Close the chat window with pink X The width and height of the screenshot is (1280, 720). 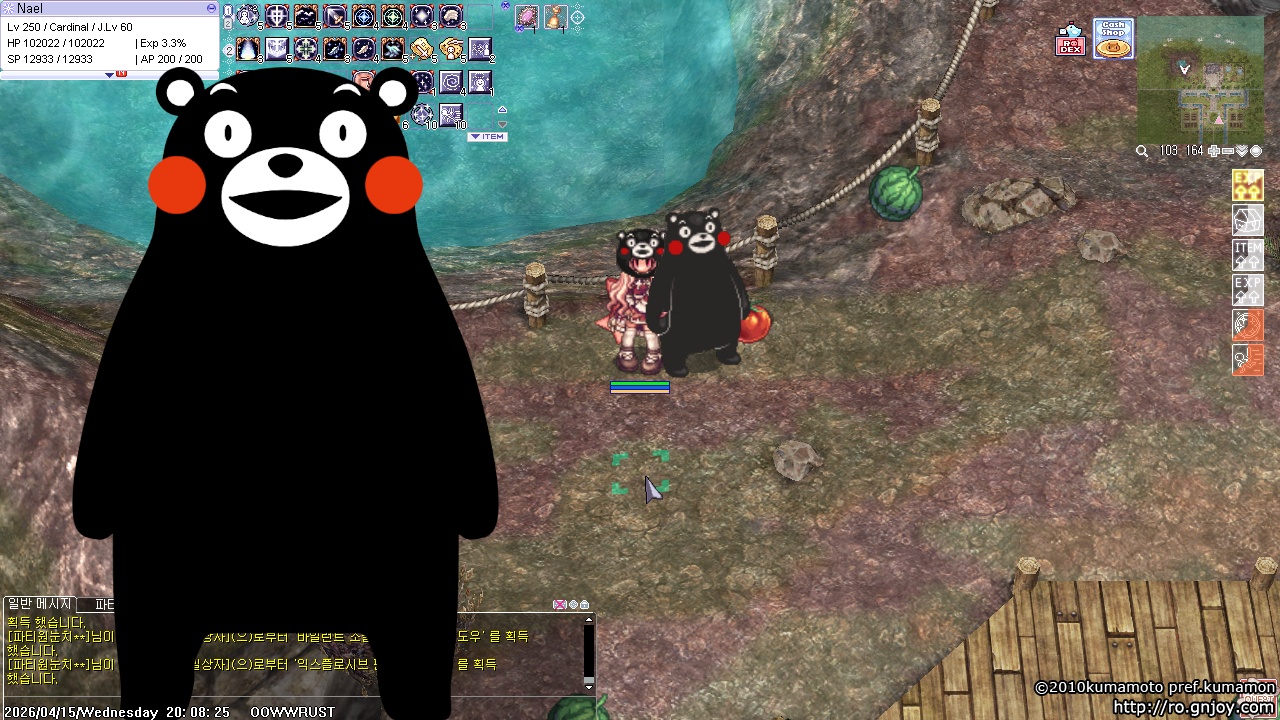[560, 605]
